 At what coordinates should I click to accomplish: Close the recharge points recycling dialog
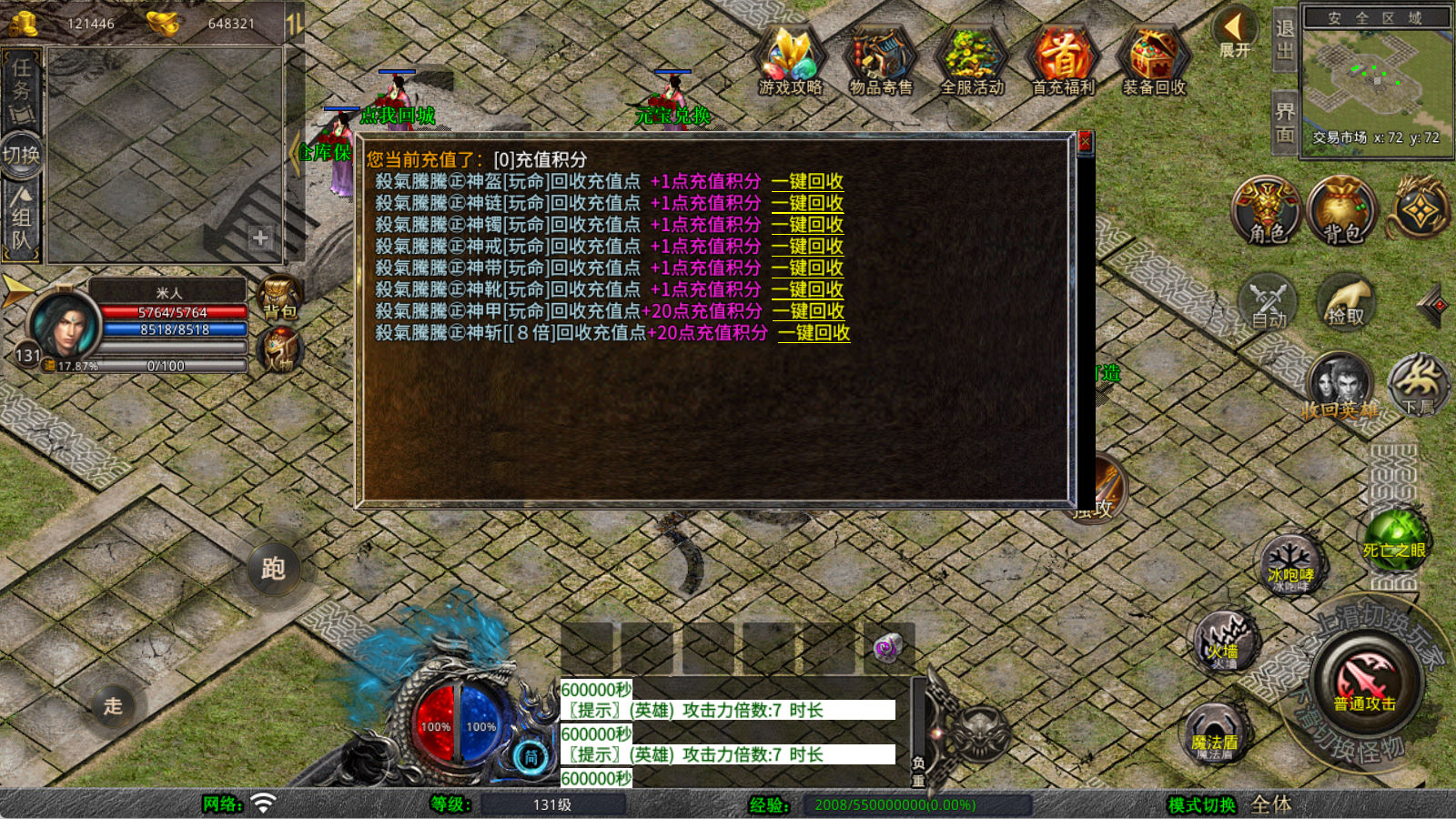[x=1084, y=142]
